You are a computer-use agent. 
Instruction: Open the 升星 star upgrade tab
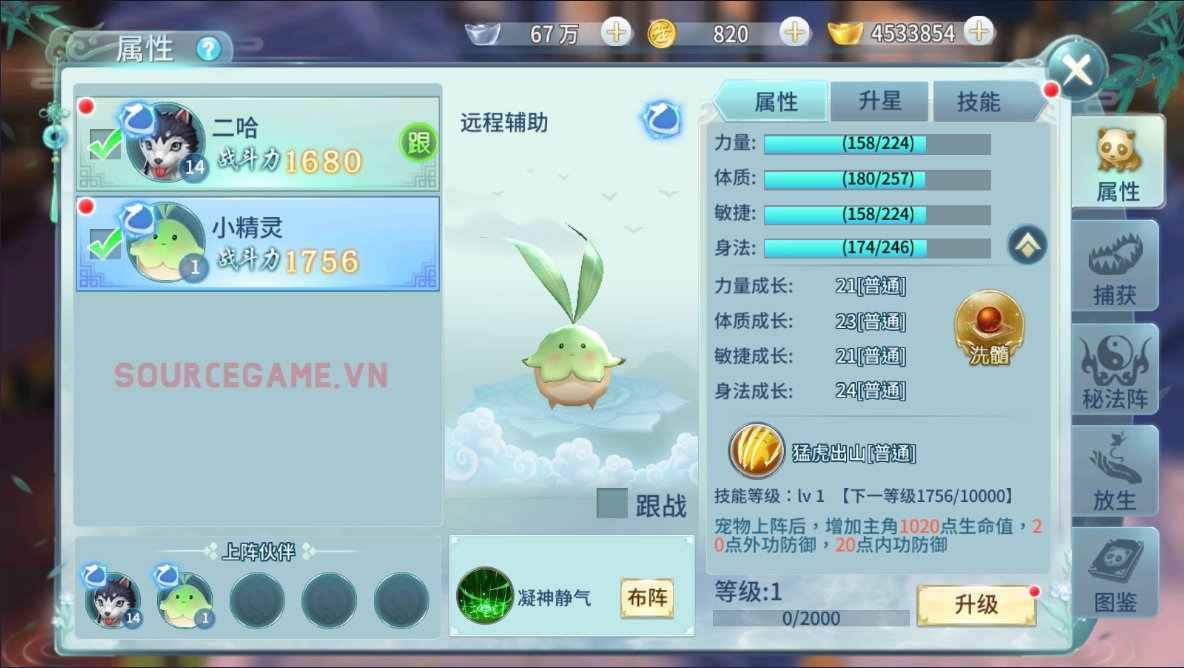(879, 101)
